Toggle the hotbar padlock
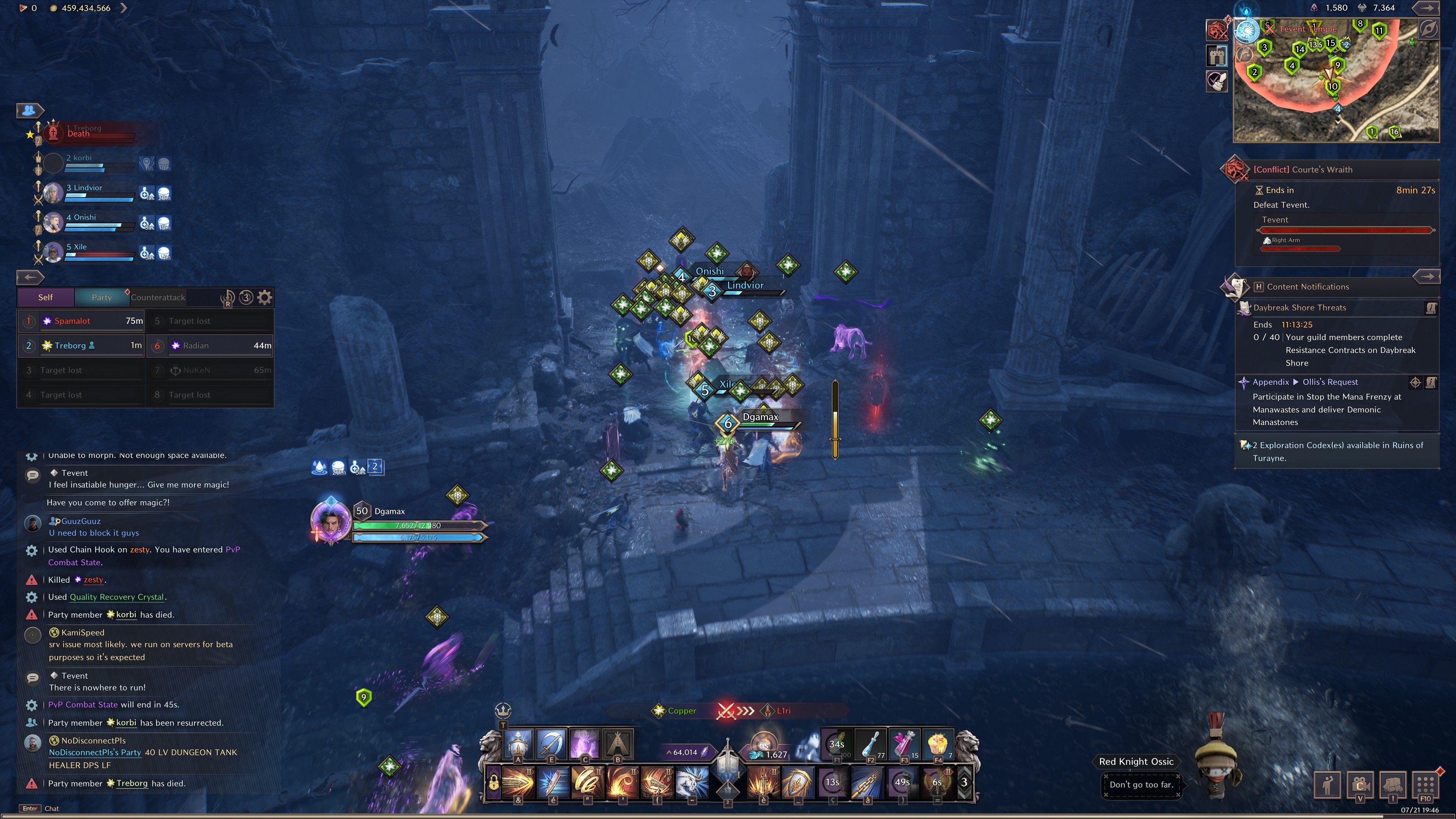This screenshot has height=819, width=1456. coord(493,782)
